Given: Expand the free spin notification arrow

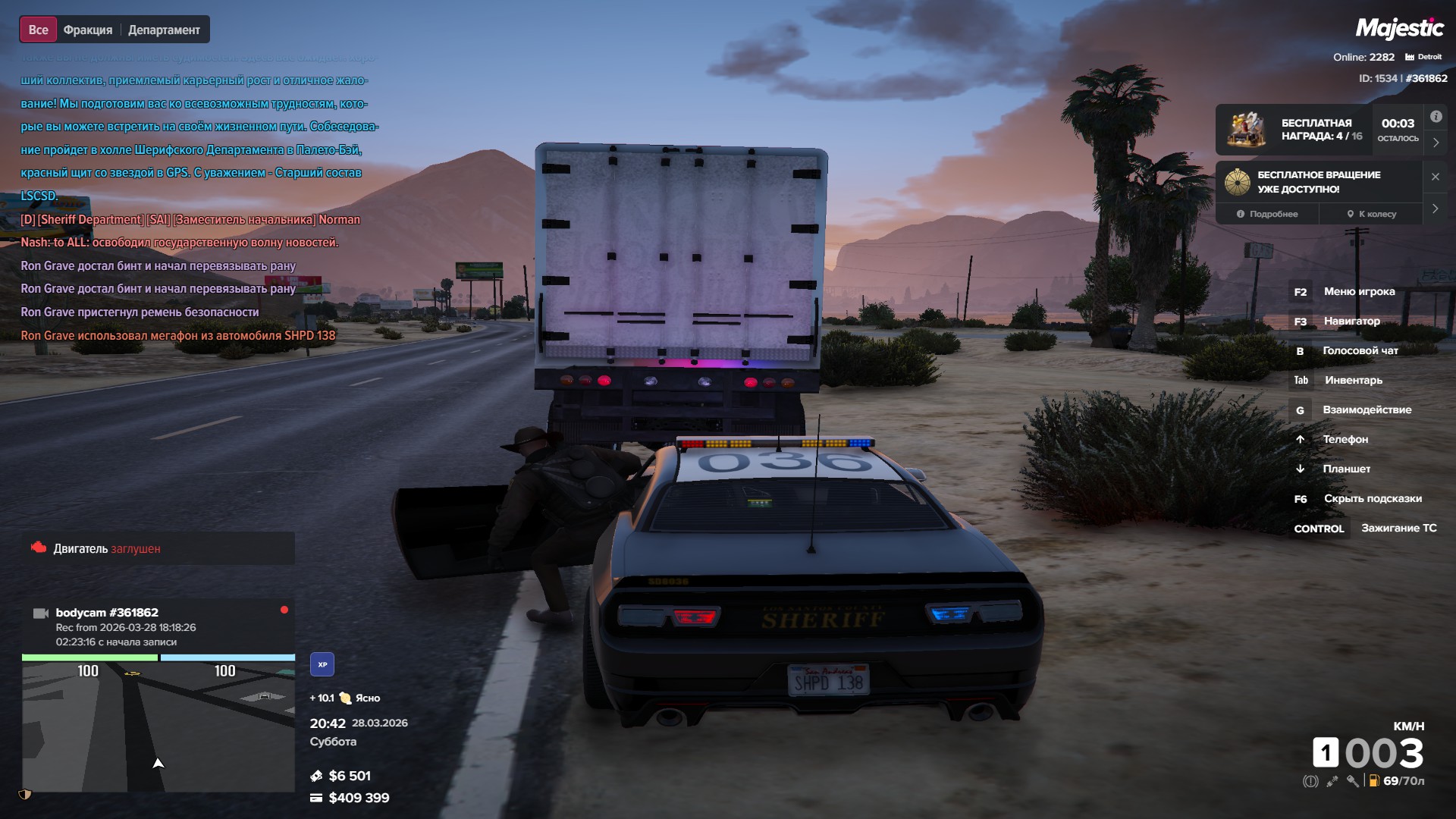Looking at the screenshot, I should (1436, 209).
